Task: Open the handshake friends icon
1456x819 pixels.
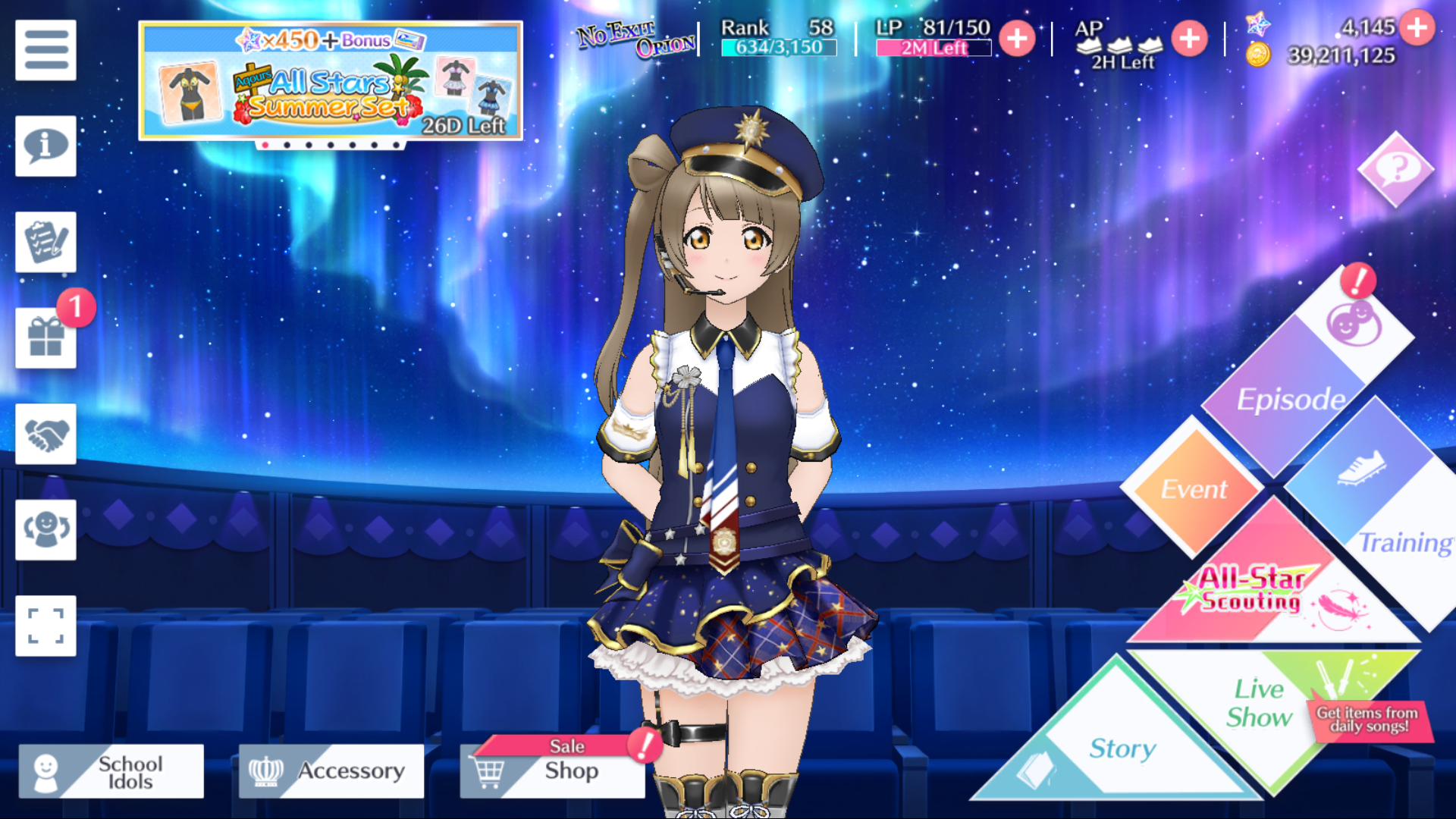Action: 45,434
